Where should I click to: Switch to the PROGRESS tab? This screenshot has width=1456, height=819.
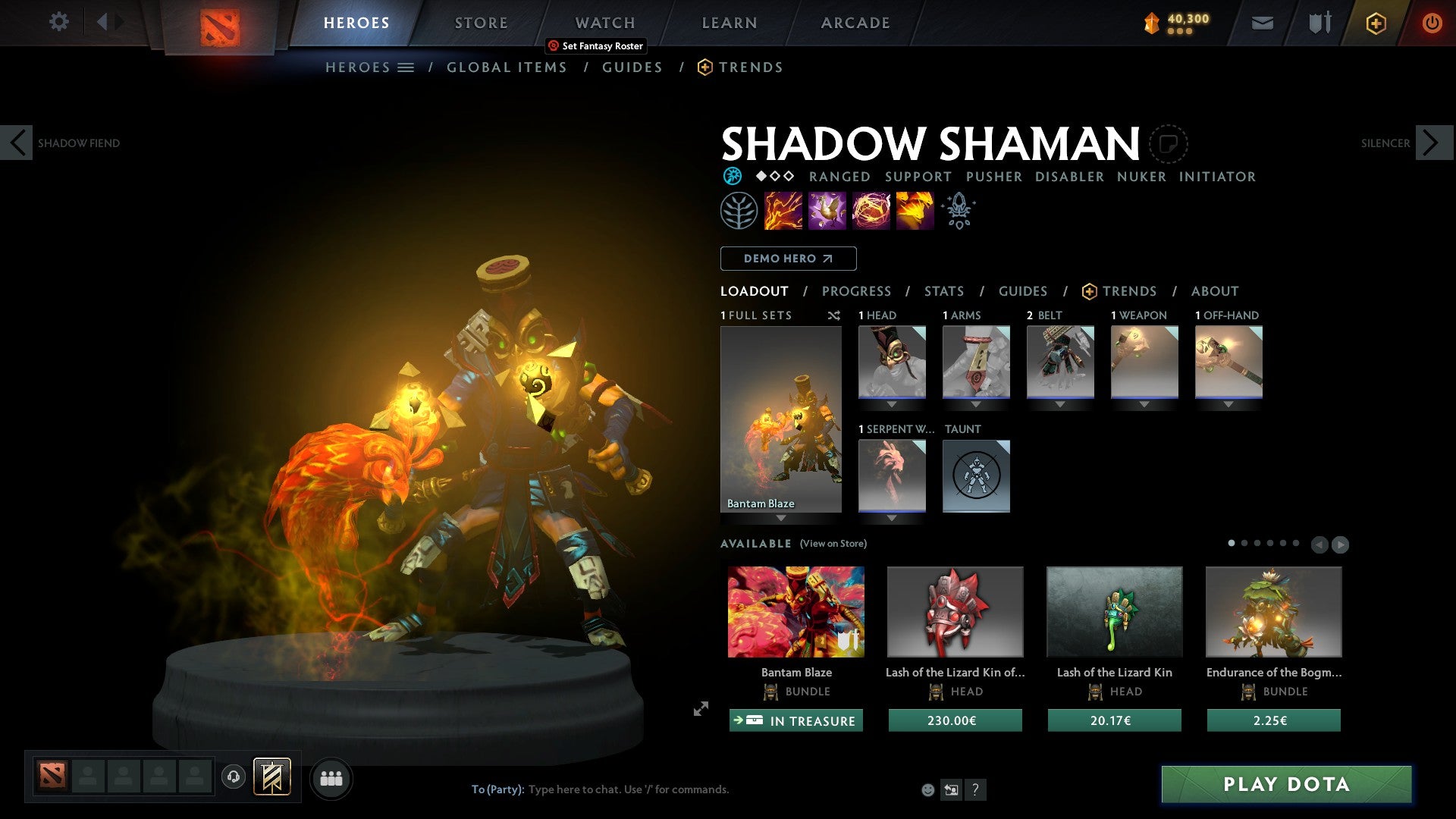click(x=857, y=291)
